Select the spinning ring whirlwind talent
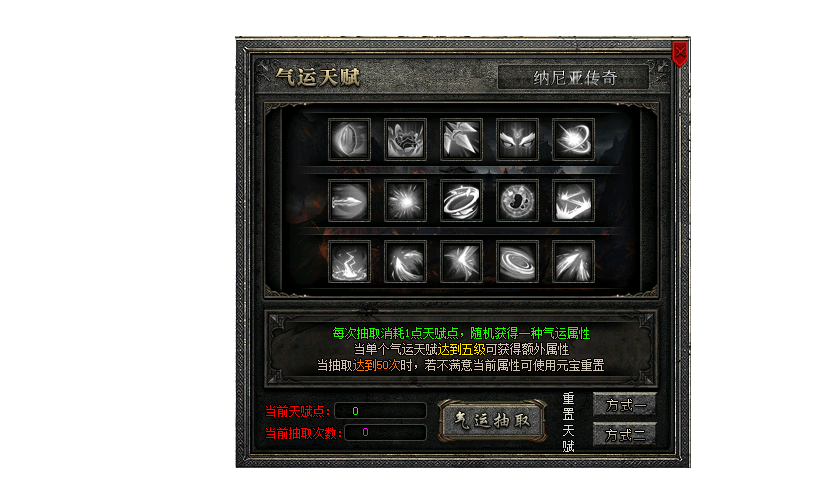 coord(462,200)
